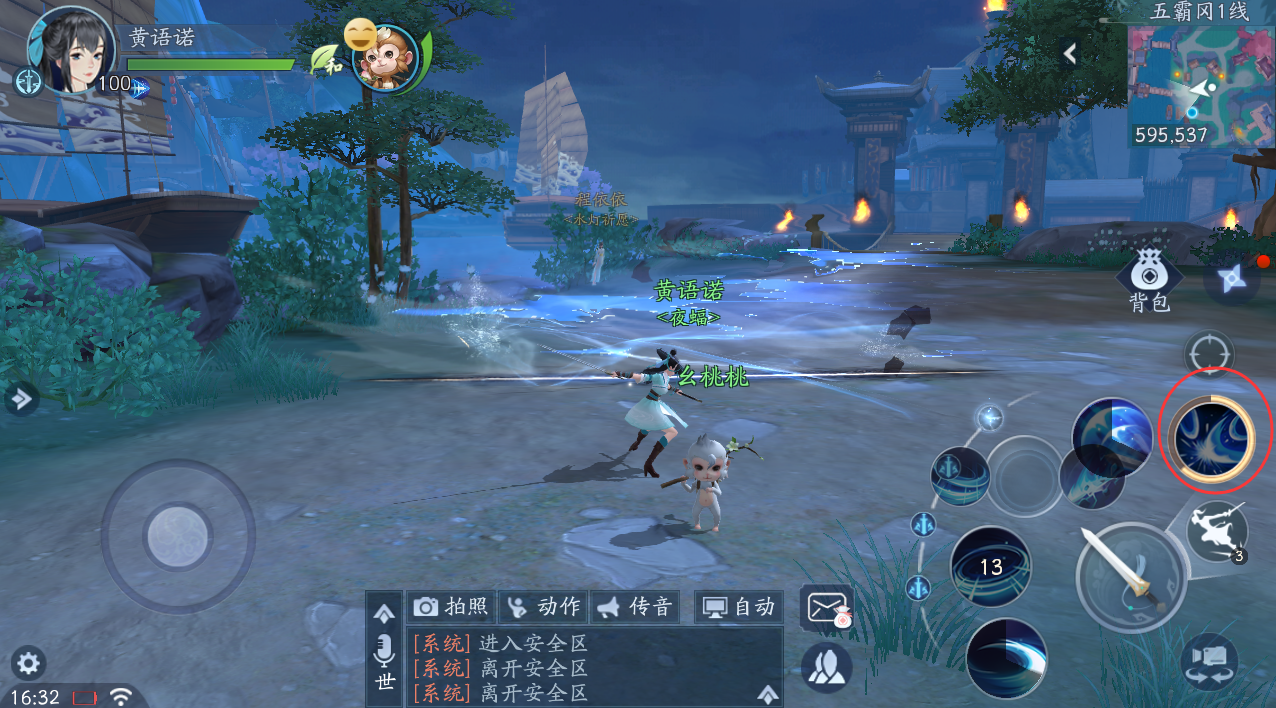Toggle the camera view switch button

[1209, 661]
